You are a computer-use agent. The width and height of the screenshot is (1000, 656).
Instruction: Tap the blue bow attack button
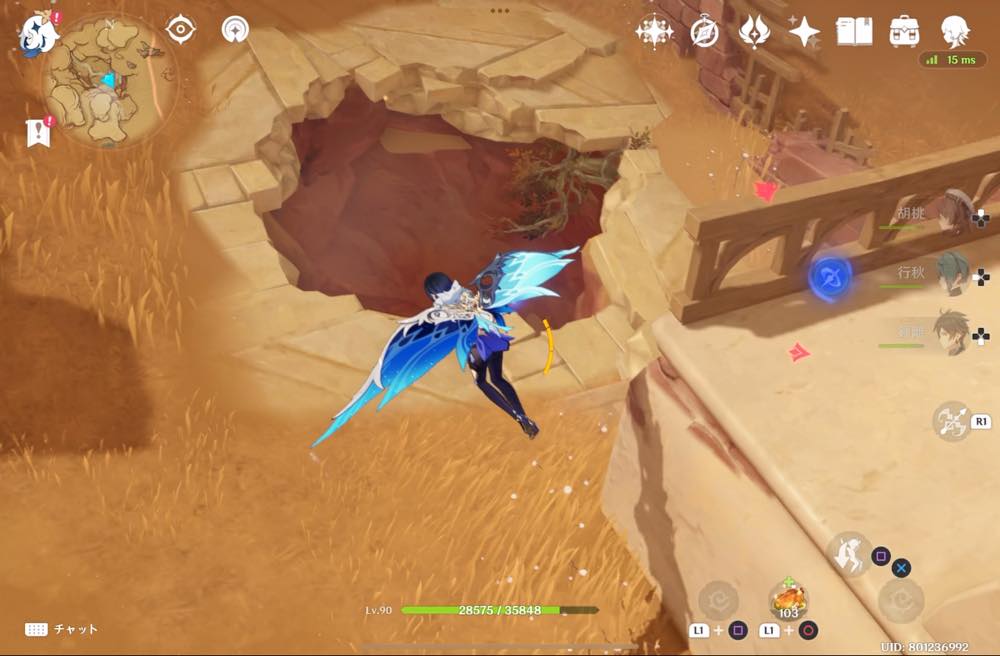(829, 276)
